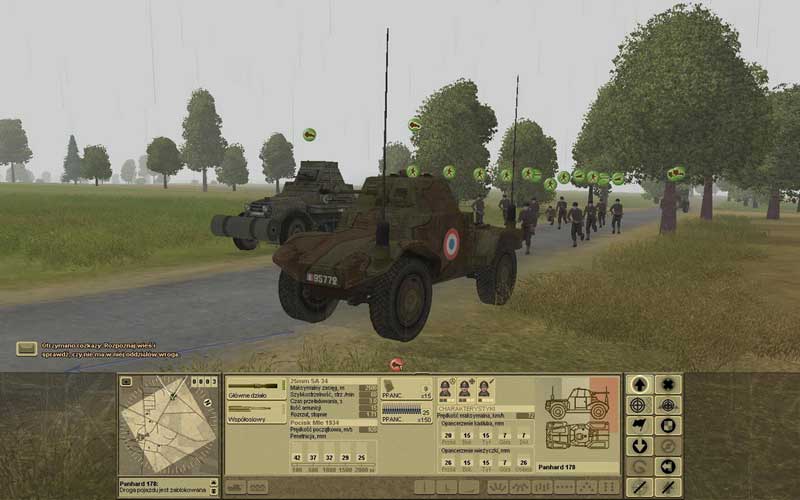Select the third crew member portrait
The width and height of the screenshot is (800, 500).
[x=483, y=388]
